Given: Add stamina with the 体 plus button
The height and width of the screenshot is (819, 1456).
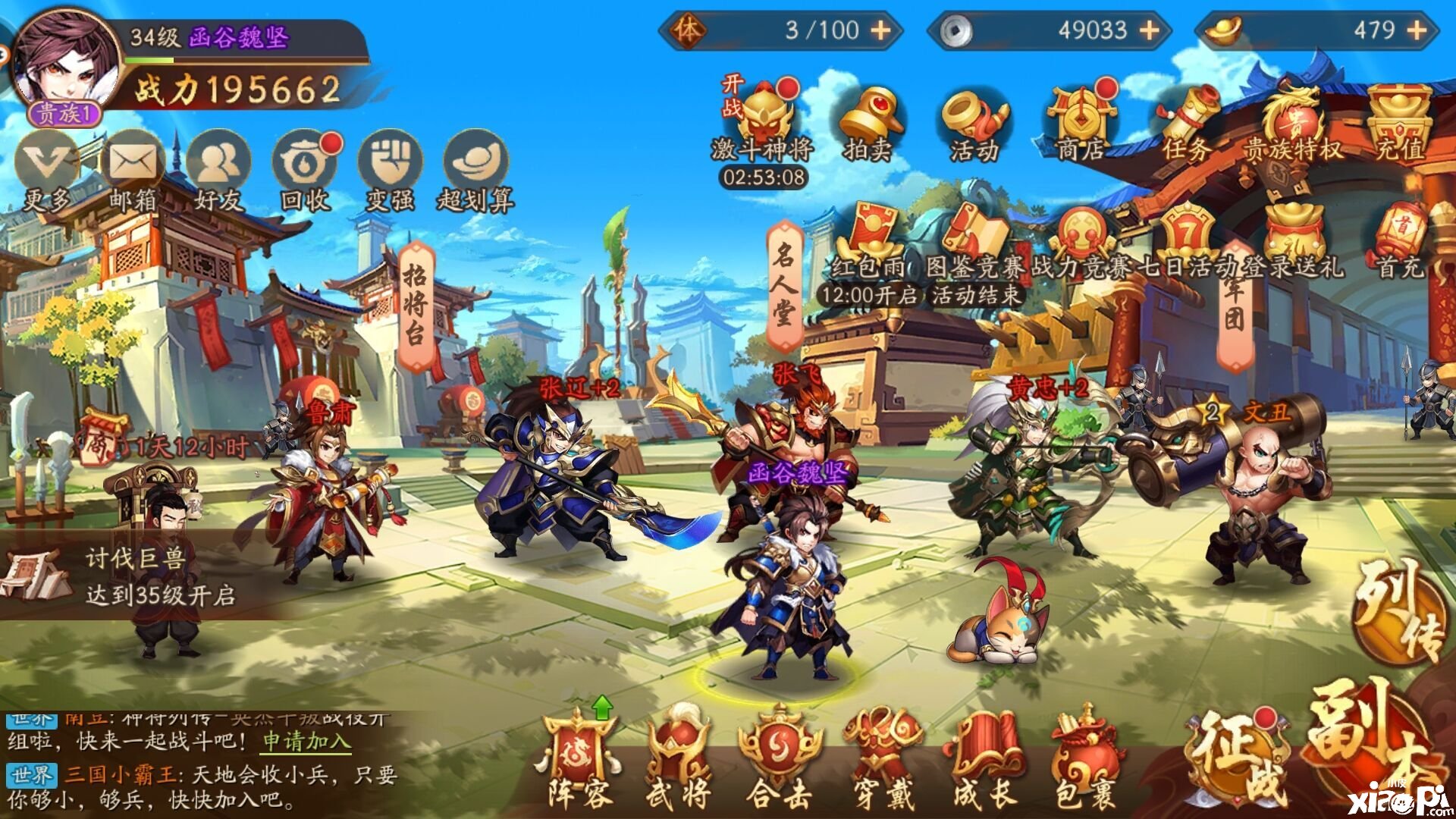Looking at the screenshot, I should point(880,30).
